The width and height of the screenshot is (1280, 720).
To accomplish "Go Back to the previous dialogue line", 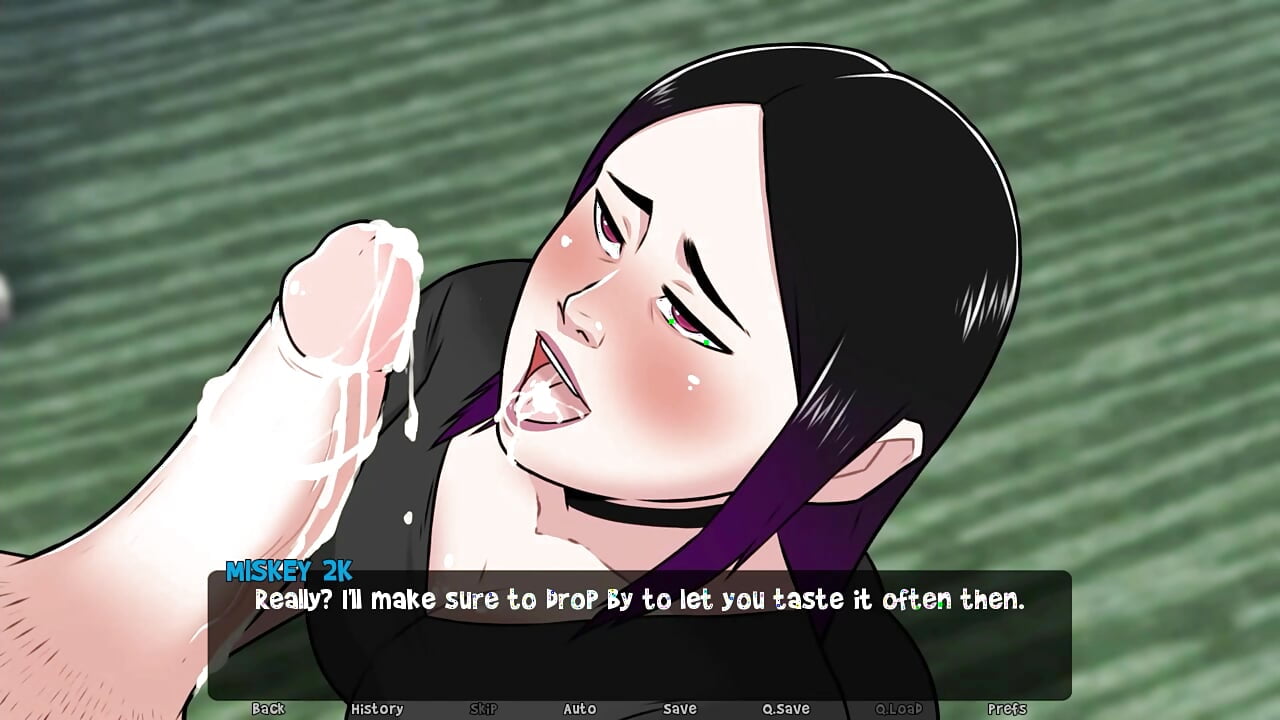I will tap(268, 708).
